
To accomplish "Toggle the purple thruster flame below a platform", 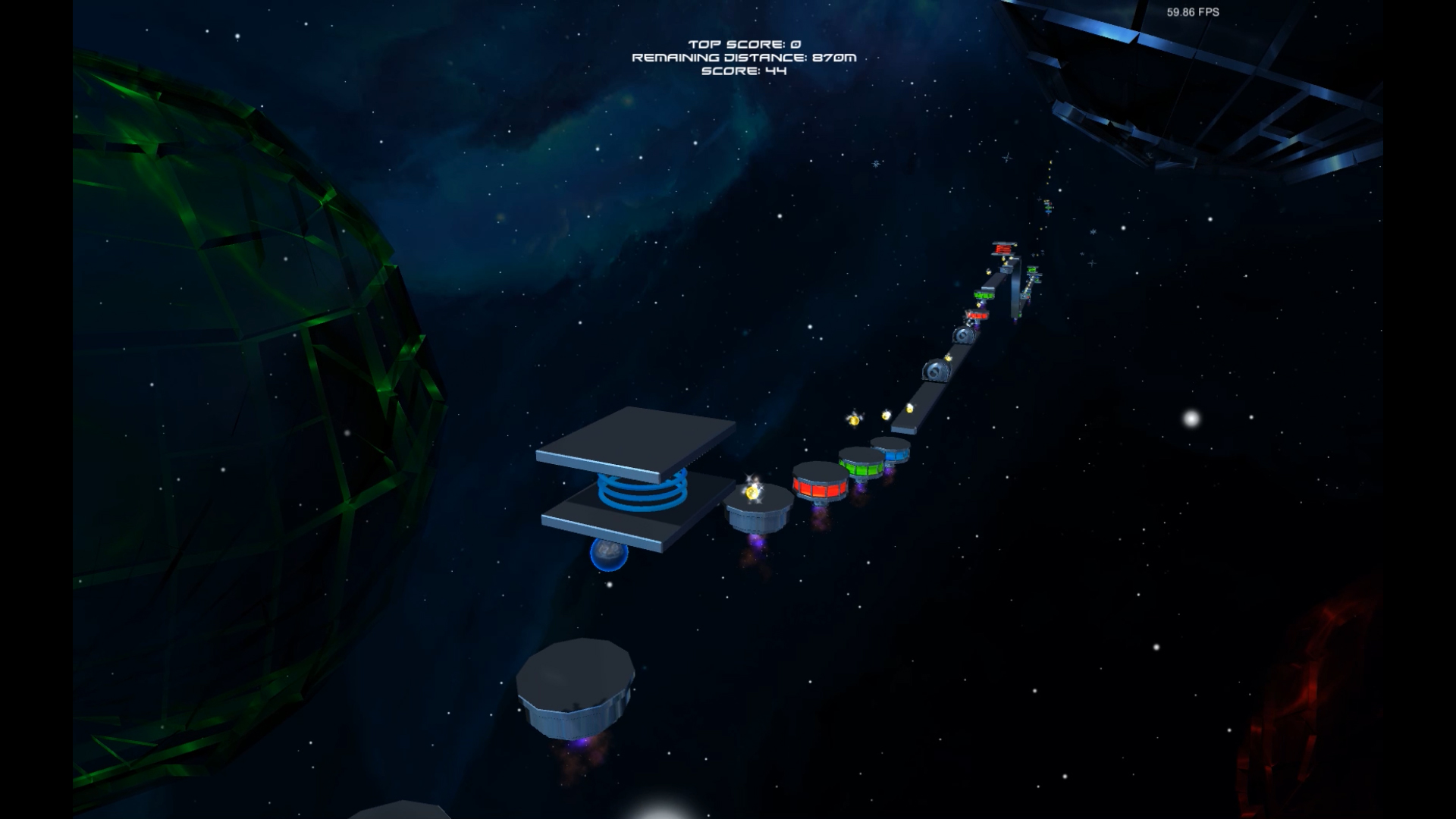I will 758,538.
